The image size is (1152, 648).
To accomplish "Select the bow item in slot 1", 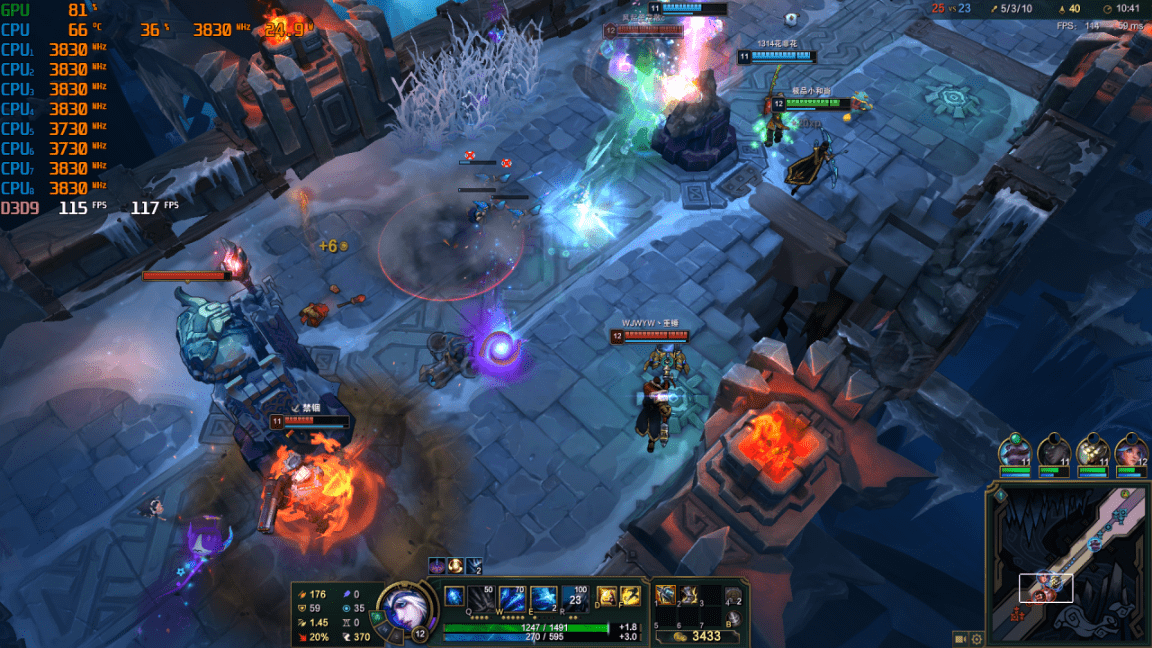I will pos(666,595).
